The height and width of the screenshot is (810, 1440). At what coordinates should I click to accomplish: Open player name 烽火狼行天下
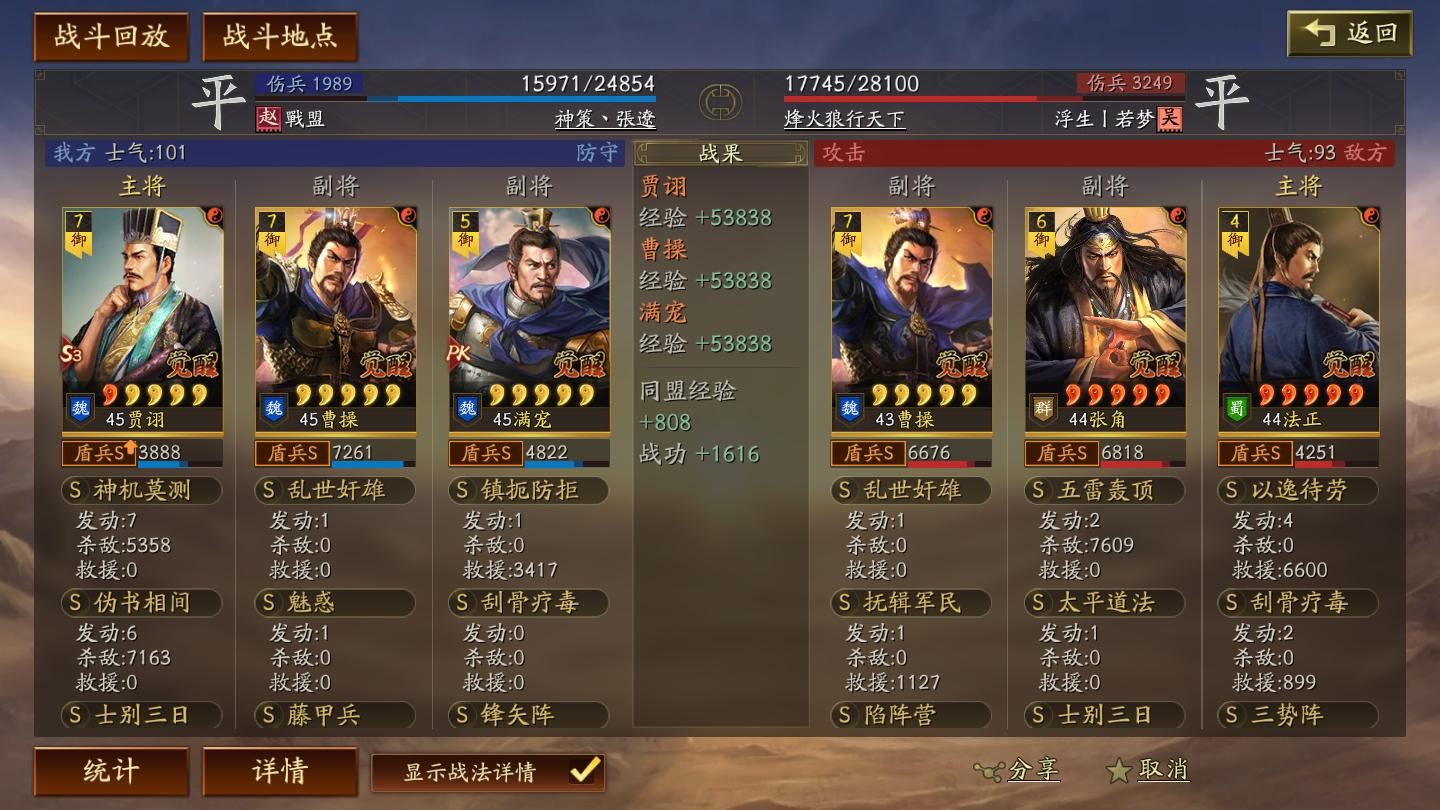pyautogui.click(x=845, y=119)
